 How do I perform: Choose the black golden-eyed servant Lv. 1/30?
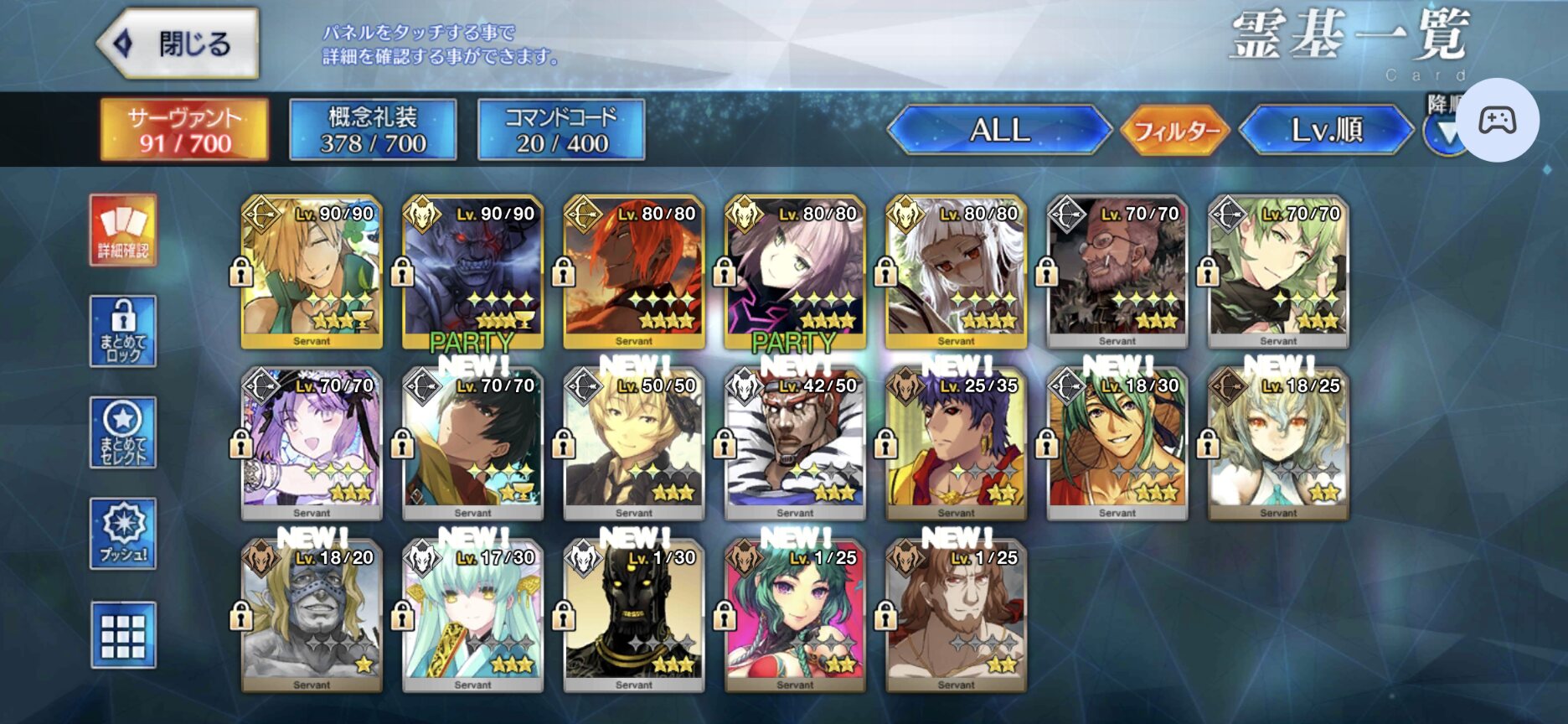(634, 616)
